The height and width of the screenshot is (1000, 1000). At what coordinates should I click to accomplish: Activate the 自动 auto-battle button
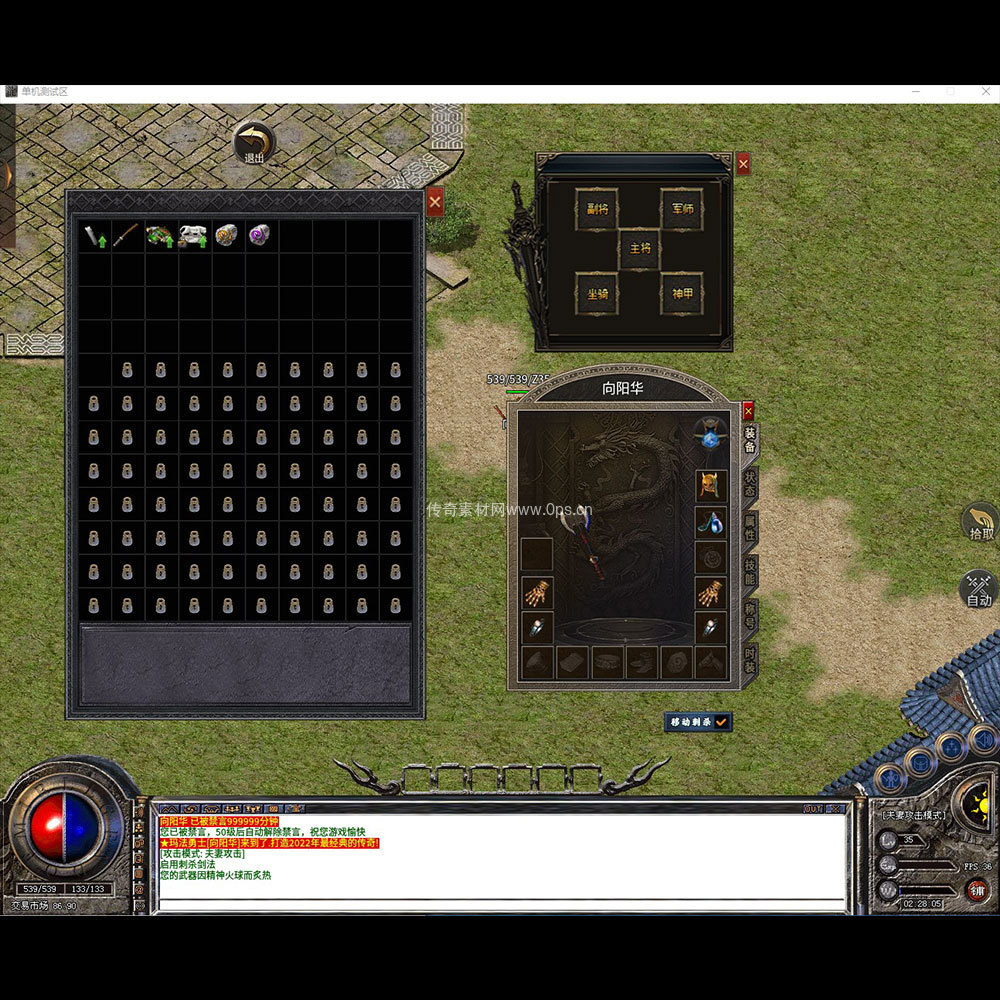pyautogui.click(x=979, y=589)
